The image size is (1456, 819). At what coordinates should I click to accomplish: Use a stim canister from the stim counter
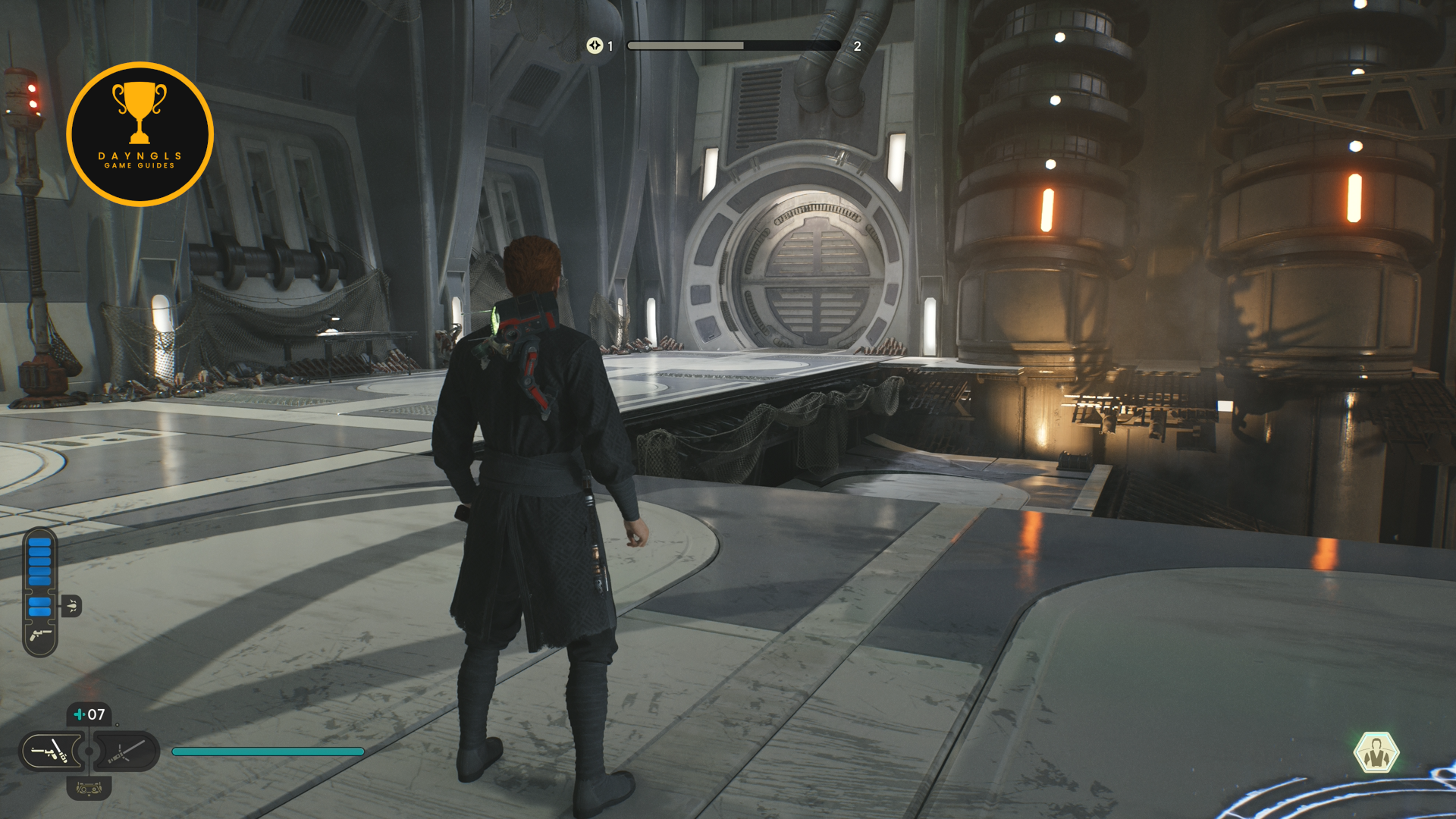point(89,714)
